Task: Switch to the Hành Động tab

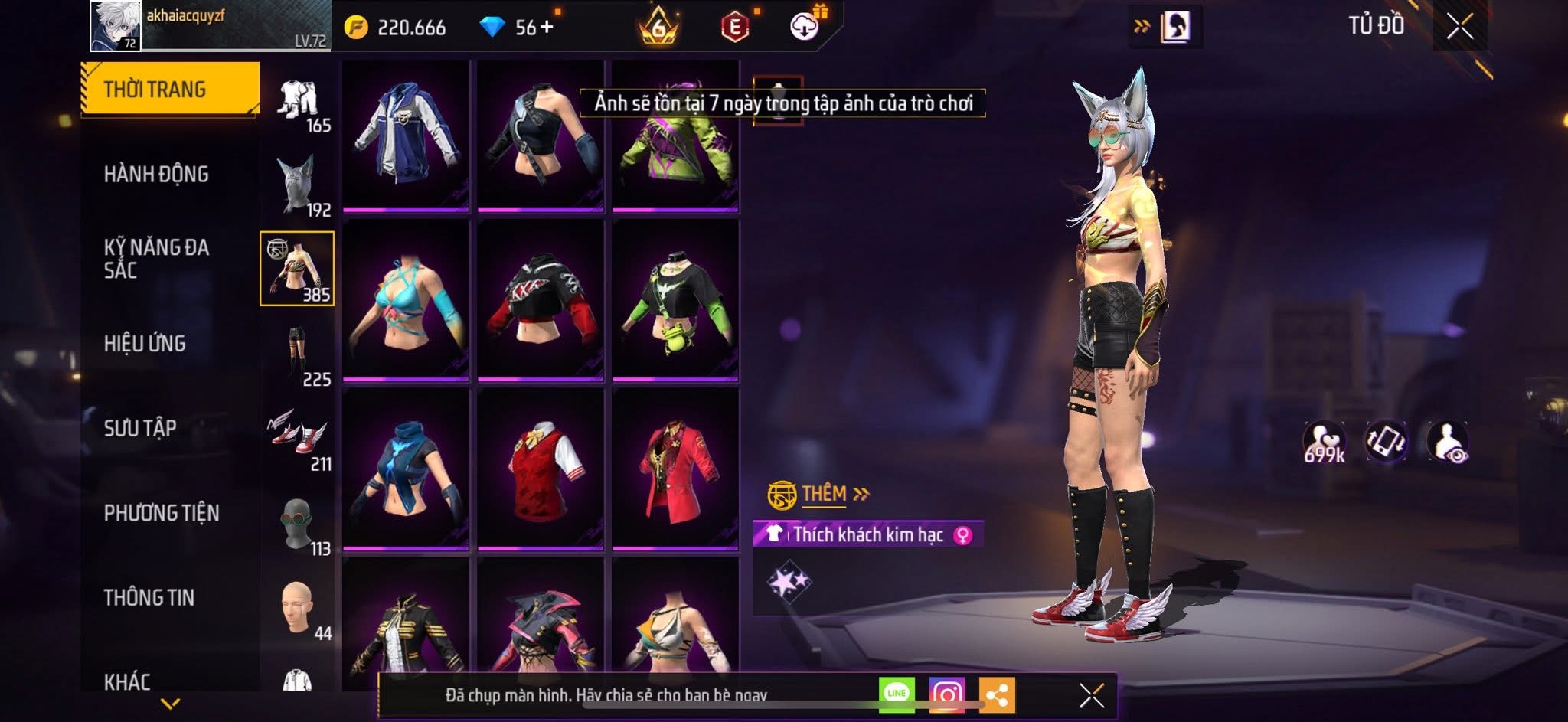Action: [x=156, y=175]
